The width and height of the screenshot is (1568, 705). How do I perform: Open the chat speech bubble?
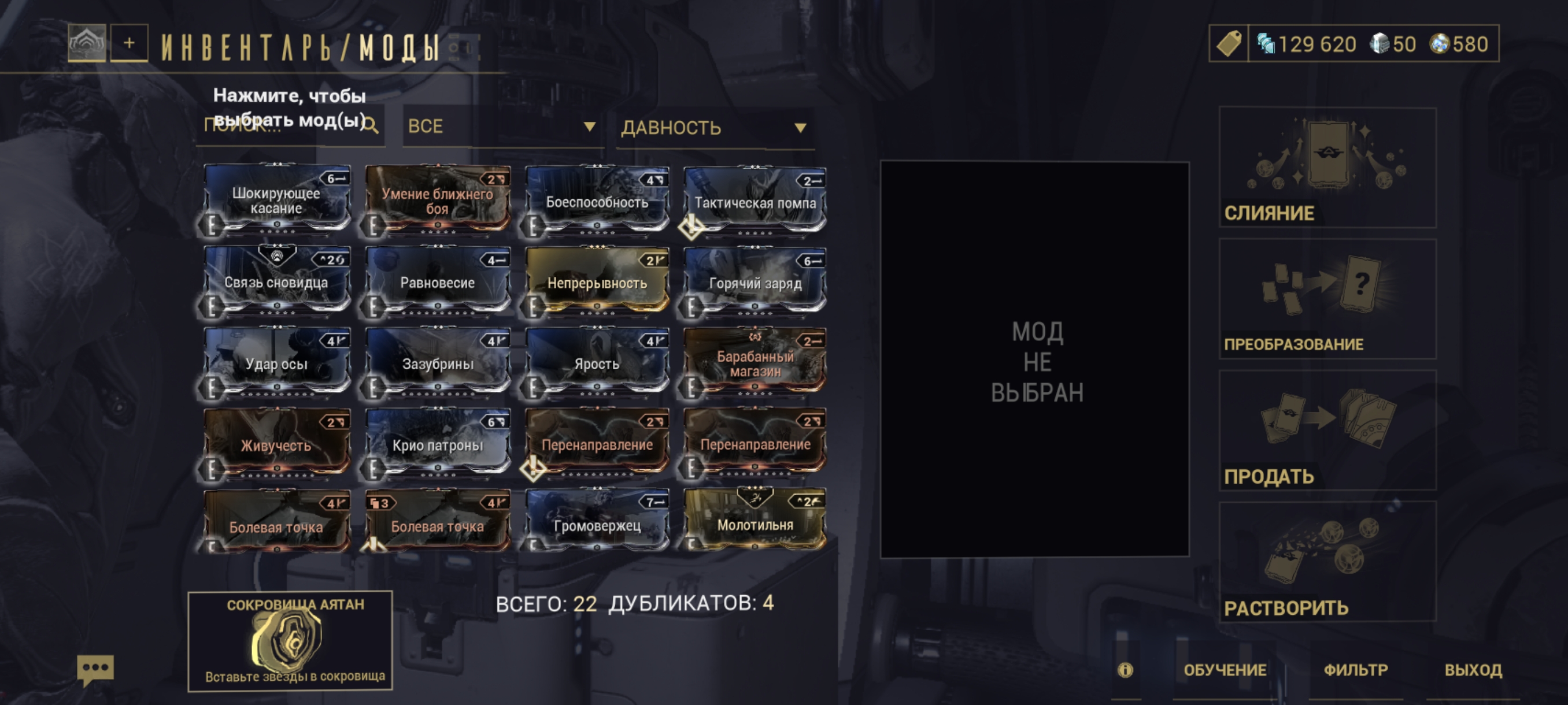tap(95, 670)
